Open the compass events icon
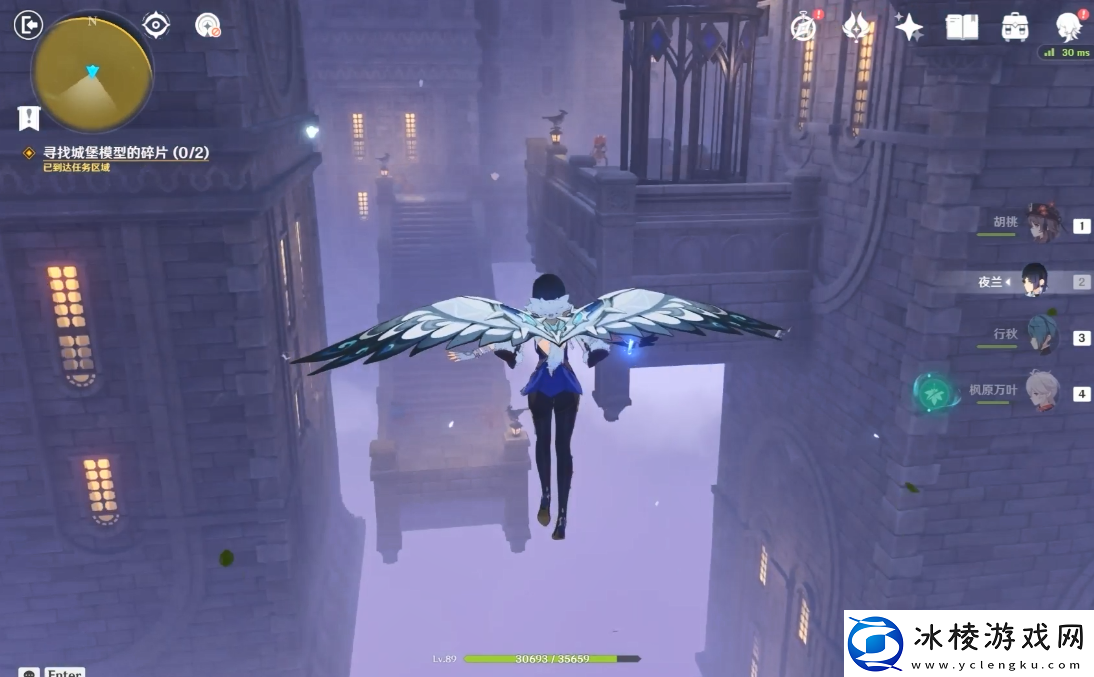Image resolution: width=1094 pixels, height=677 pixels. (803, 27)
